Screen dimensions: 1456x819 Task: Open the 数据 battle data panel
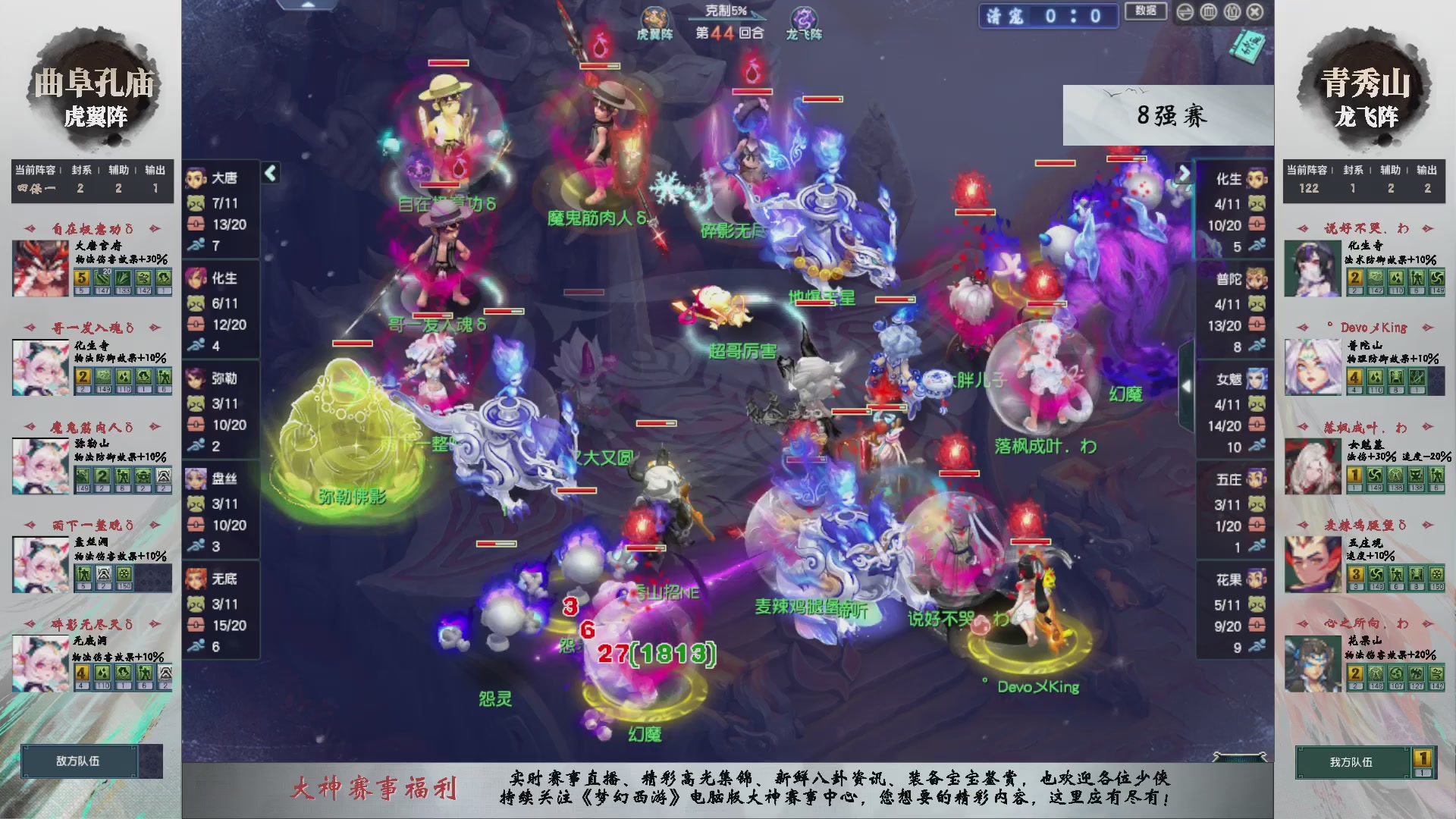(1145, 10)
